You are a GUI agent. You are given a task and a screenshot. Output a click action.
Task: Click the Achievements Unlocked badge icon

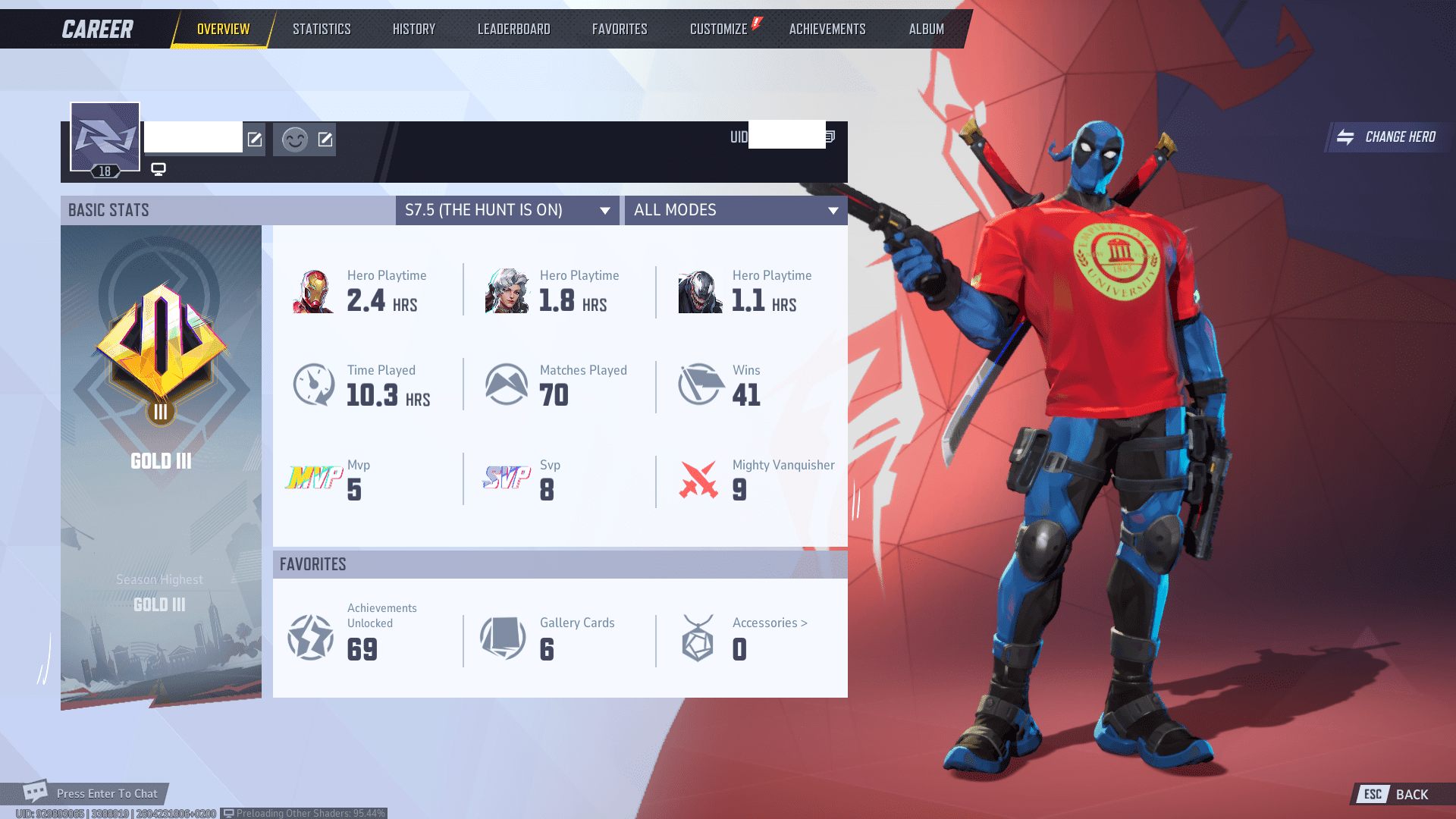311,638
